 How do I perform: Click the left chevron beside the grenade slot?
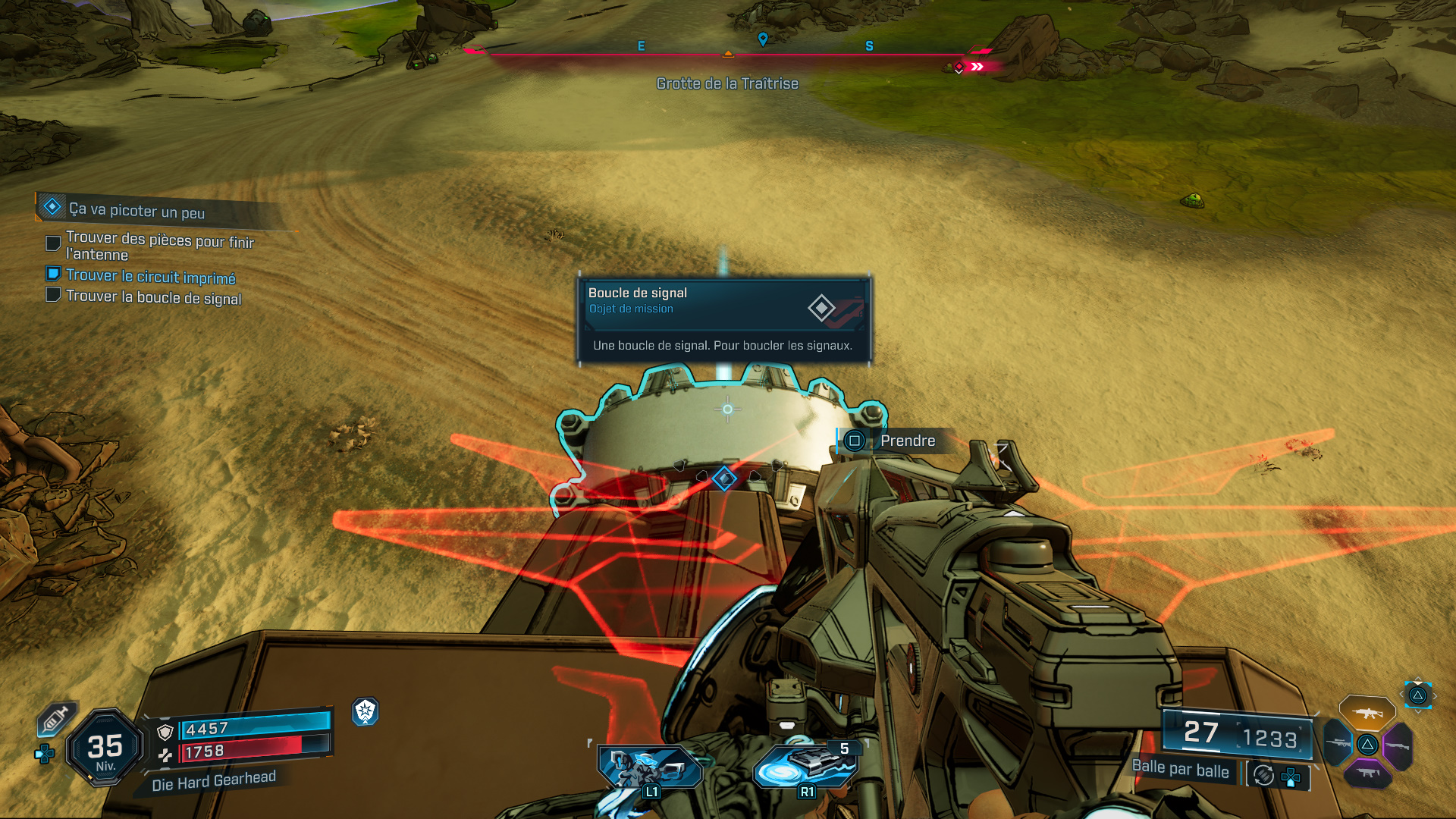tap(1401, 695)
